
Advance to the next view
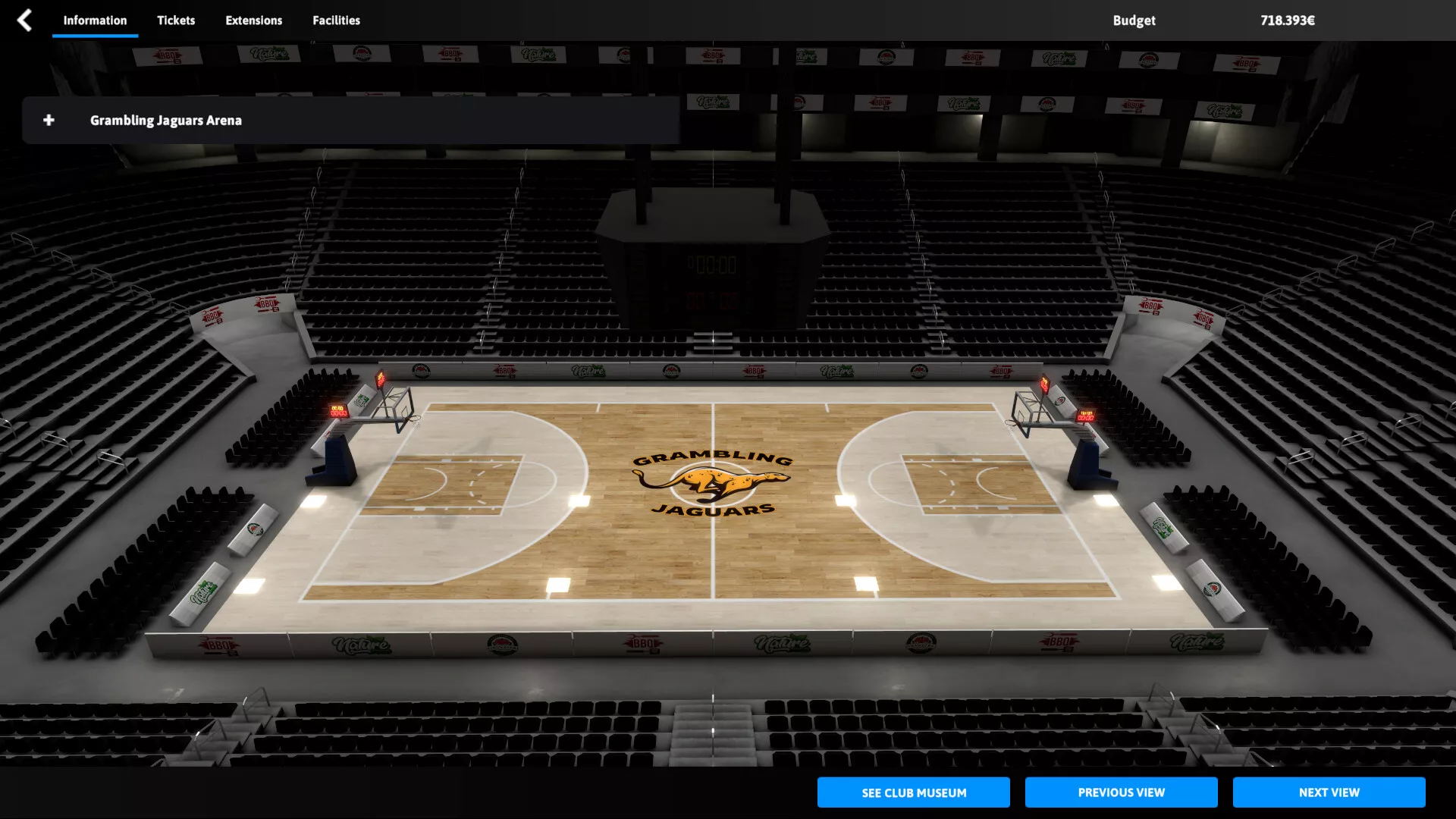coord(1329,792)
